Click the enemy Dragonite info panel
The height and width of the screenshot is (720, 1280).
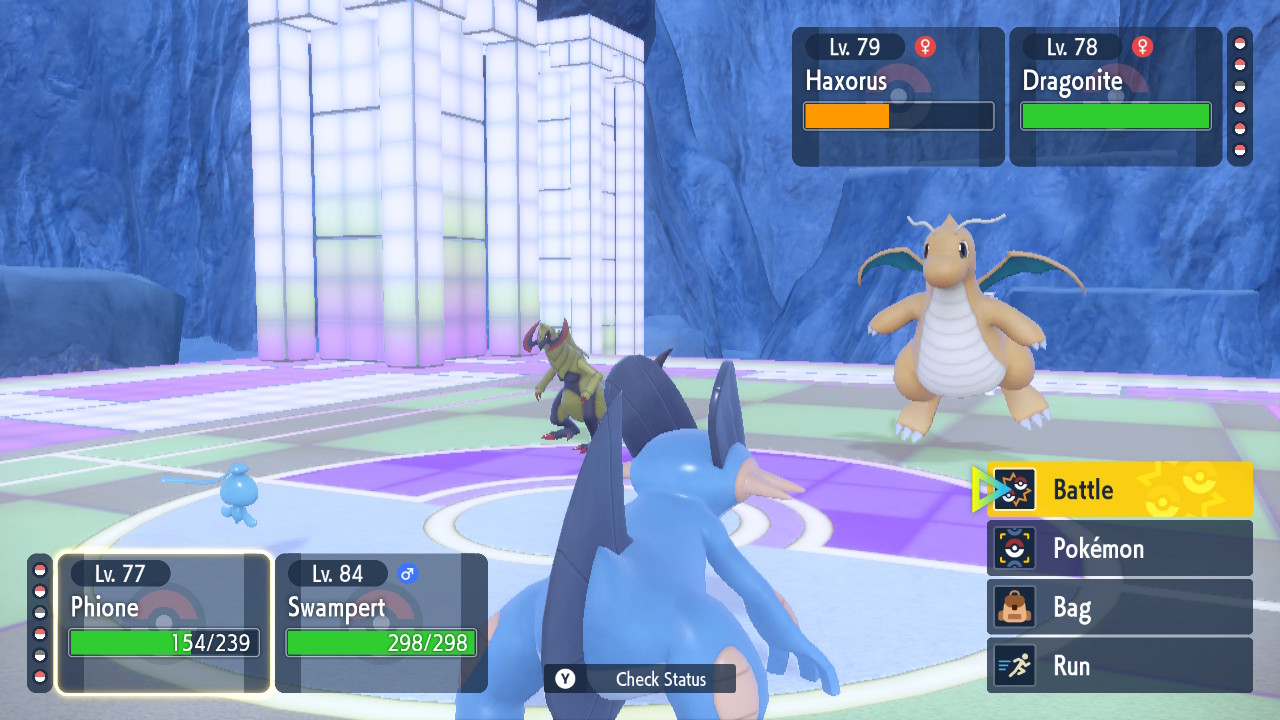[x=1115, y=96]
